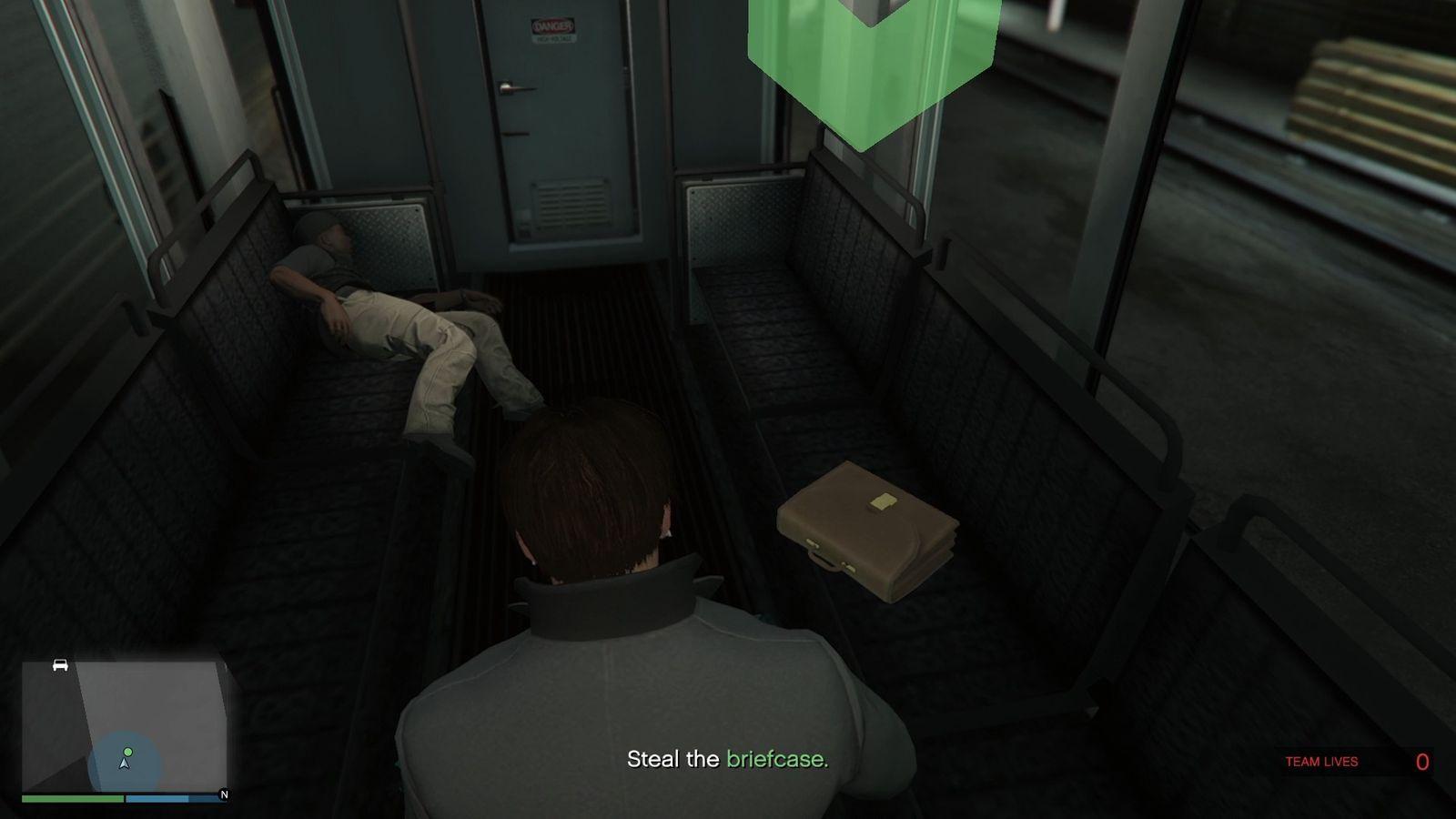Click the player arrow marker on the minimap
Viewport: 1456px width, 819px height.
[x=125, y=765]
